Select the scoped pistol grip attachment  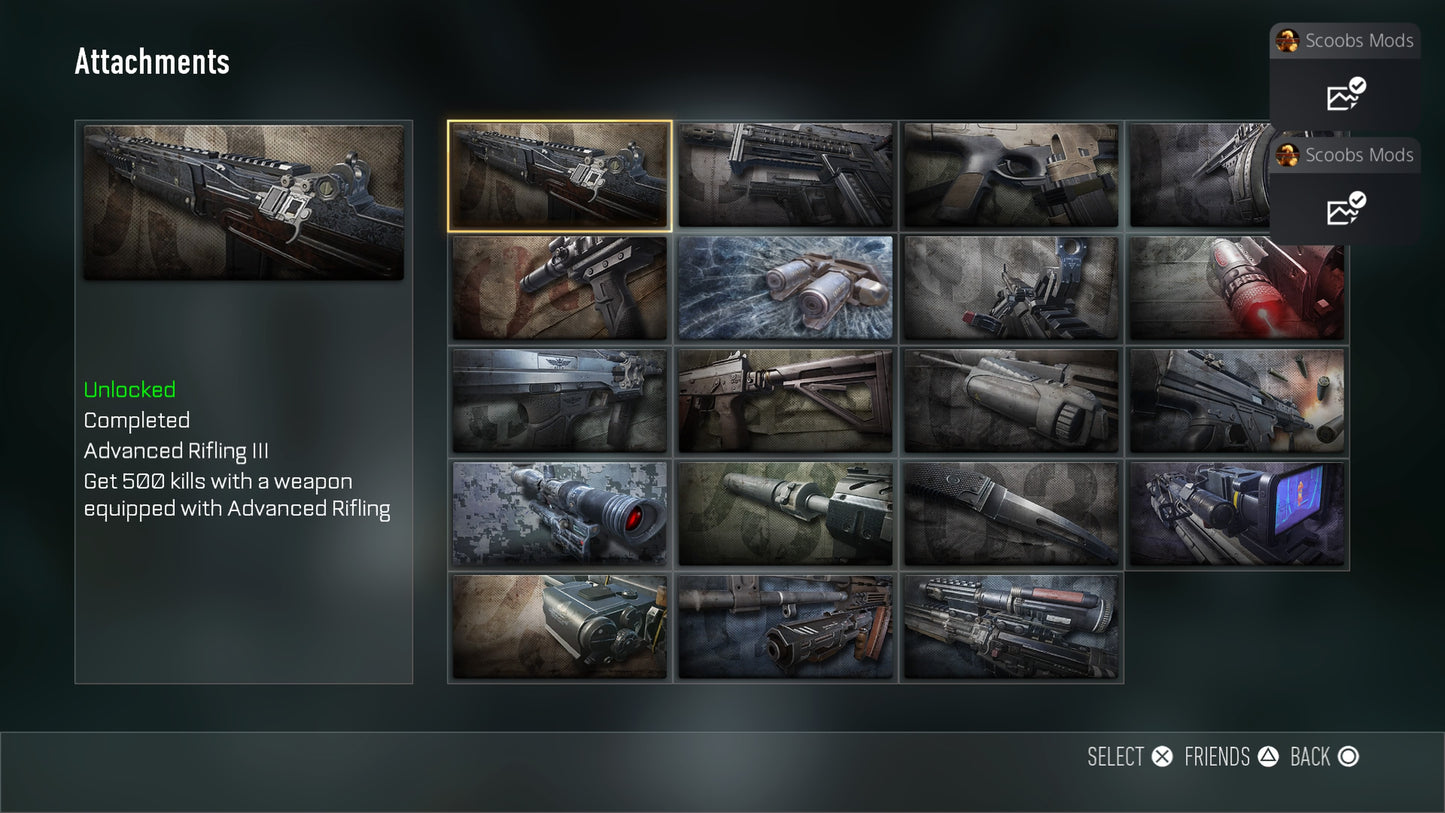tap(560, 288)
